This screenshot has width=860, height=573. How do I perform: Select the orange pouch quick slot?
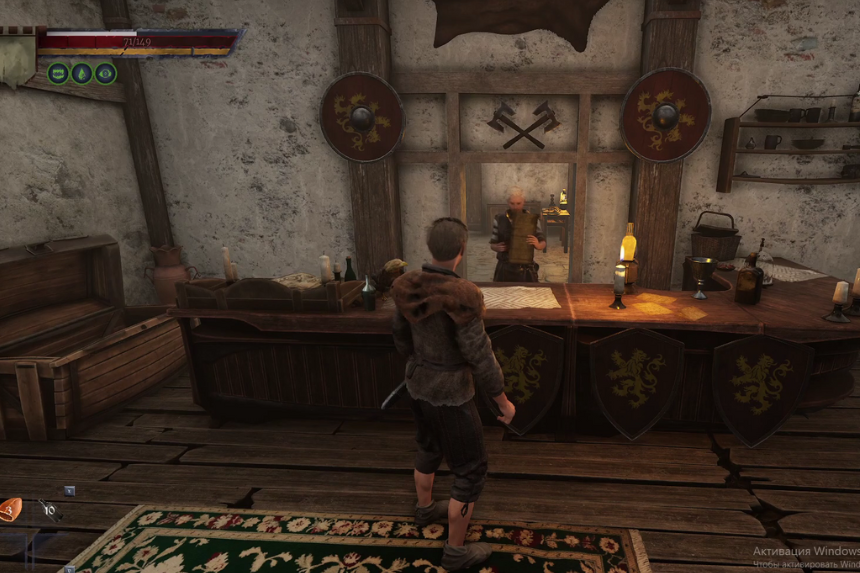tap(10, 510)
